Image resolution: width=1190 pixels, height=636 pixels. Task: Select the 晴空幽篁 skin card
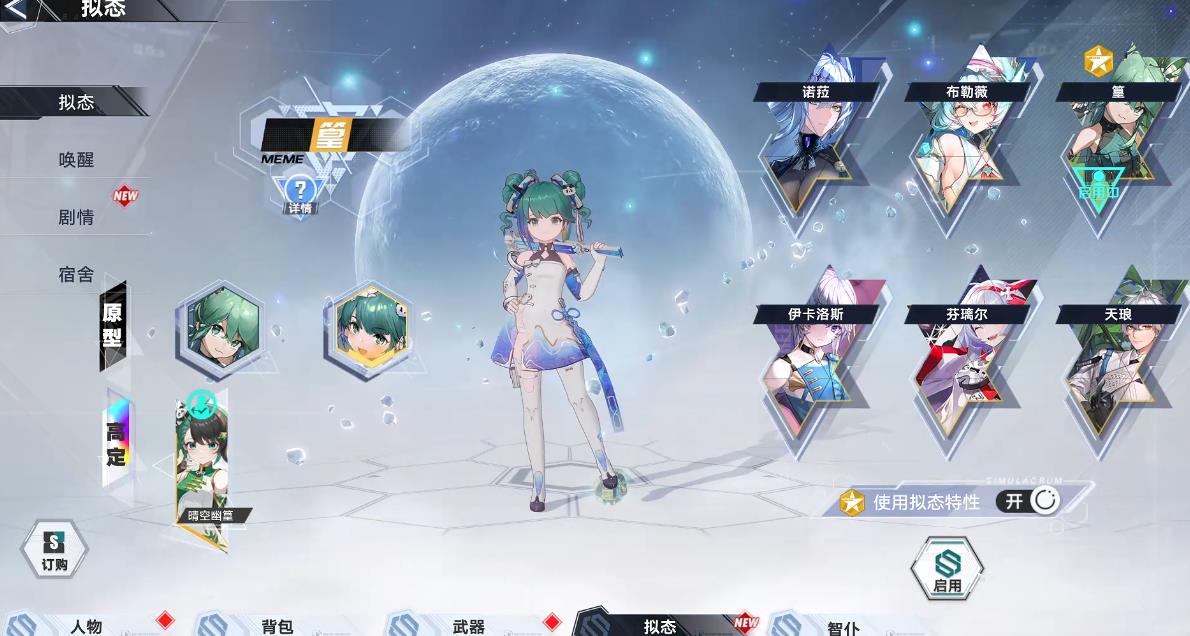click(203, 465)
